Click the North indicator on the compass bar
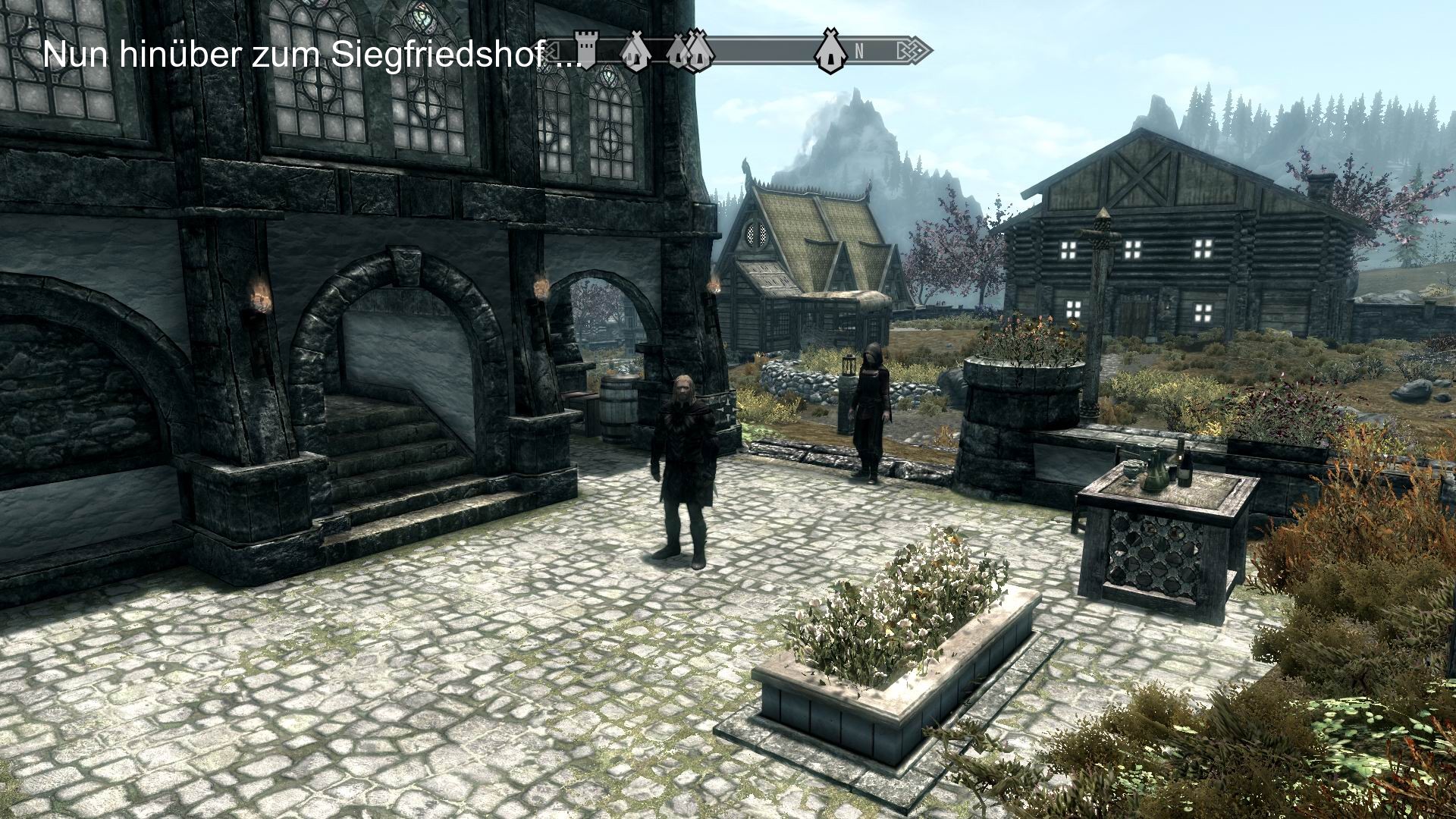The height and width of the screenshot is (819, 1456). (x=859, y=52)
